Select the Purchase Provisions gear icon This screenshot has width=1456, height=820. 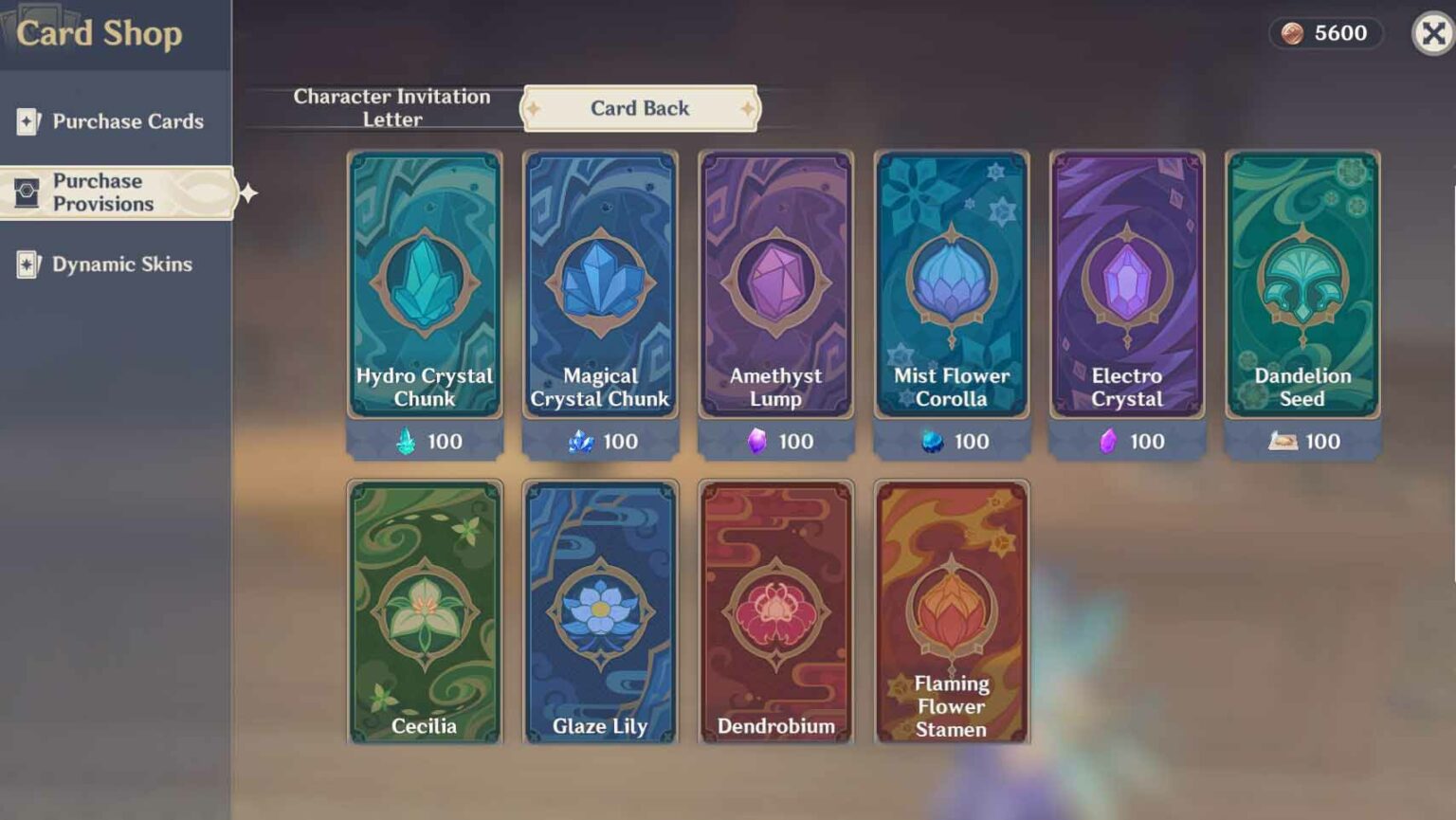pyautogui.click(x=27, y=191)
